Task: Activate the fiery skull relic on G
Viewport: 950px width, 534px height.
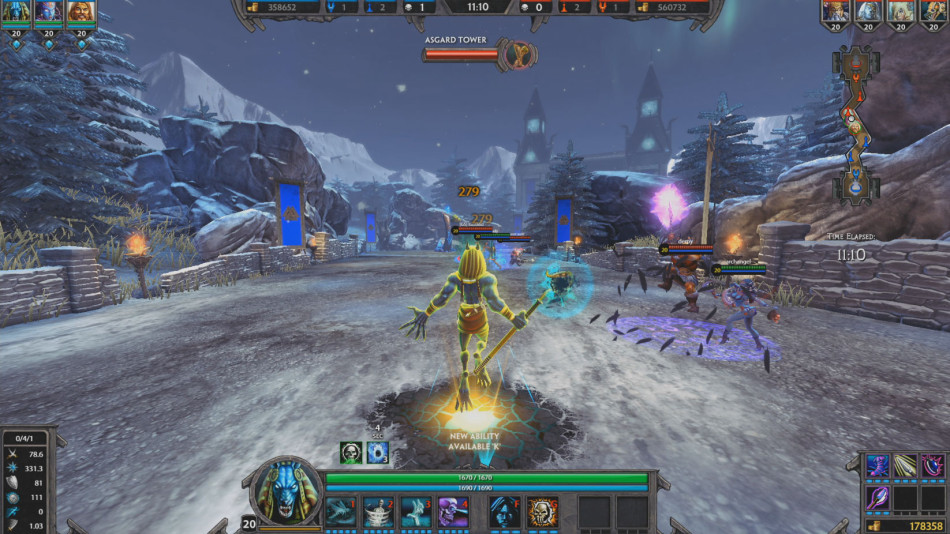Action: (542, 512)
